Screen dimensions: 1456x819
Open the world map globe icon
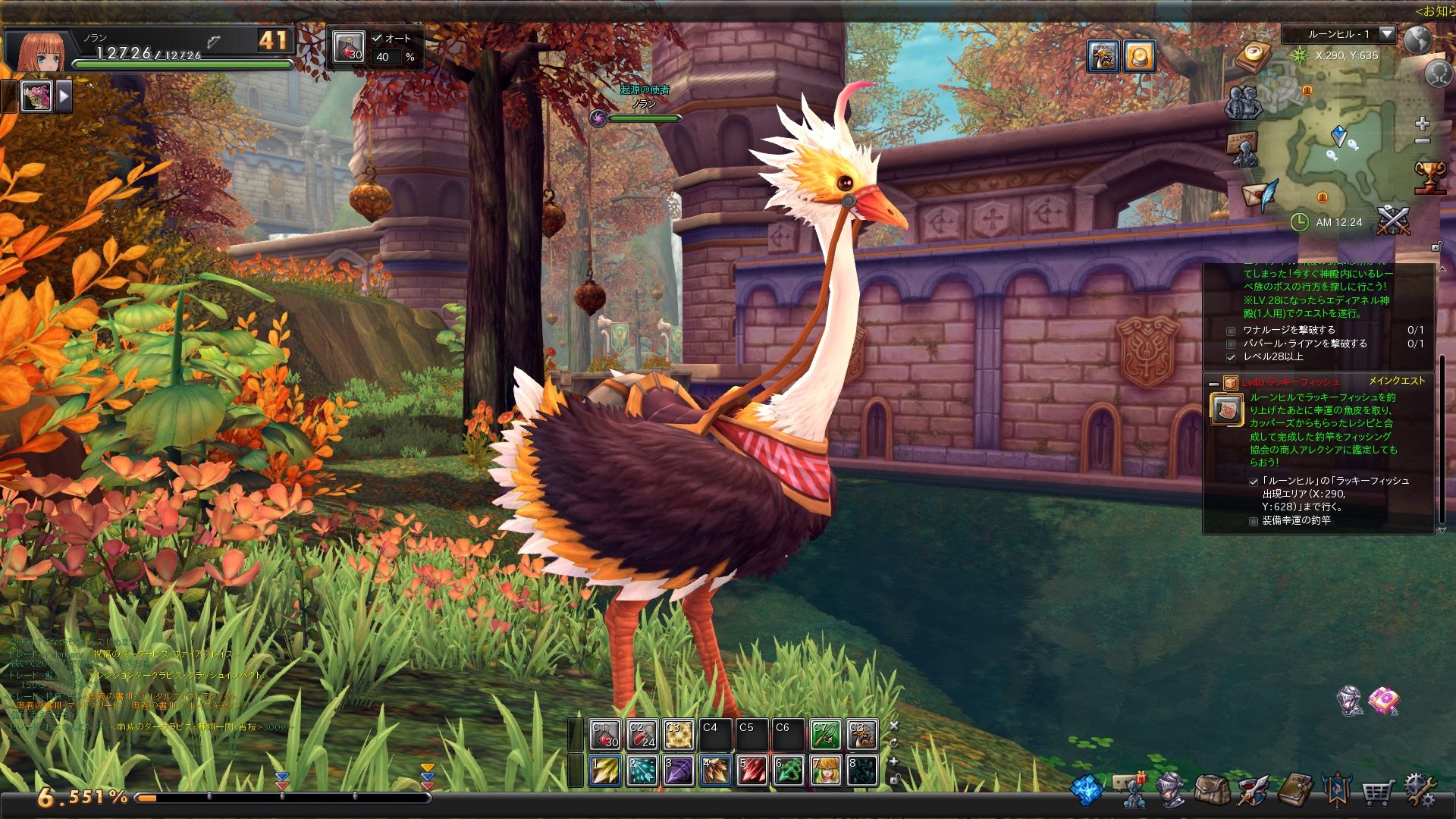[x=1418, y=40]
